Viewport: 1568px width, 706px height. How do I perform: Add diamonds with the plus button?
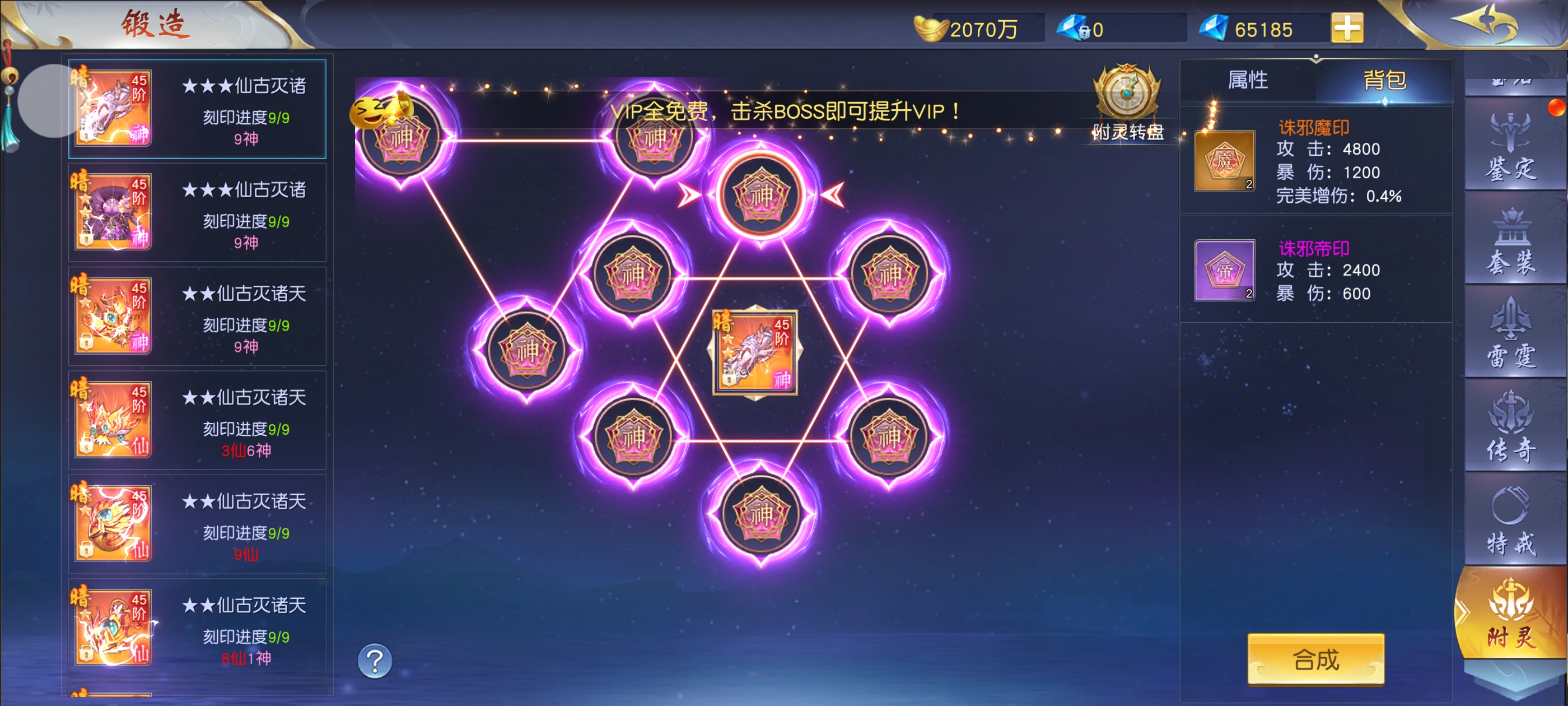[1347, 29]
